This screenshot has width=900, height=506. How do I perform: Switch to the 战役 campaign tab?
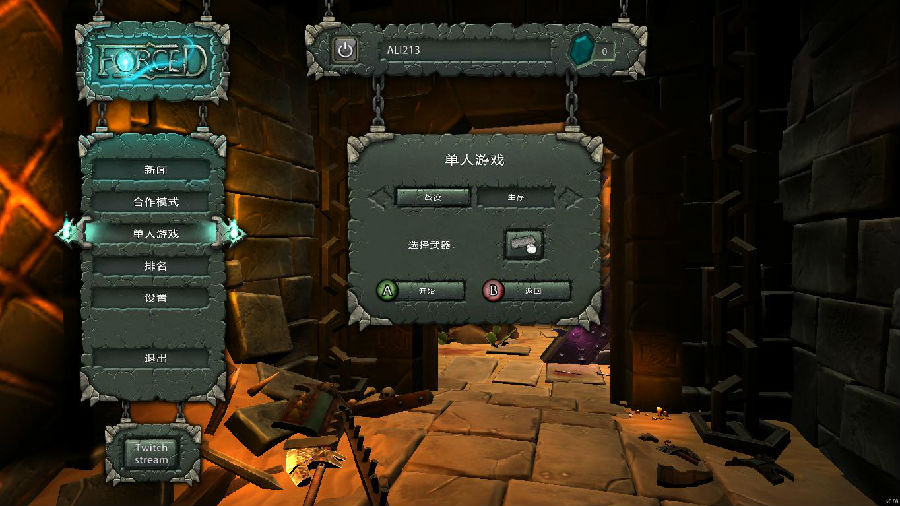click(432, 197)
